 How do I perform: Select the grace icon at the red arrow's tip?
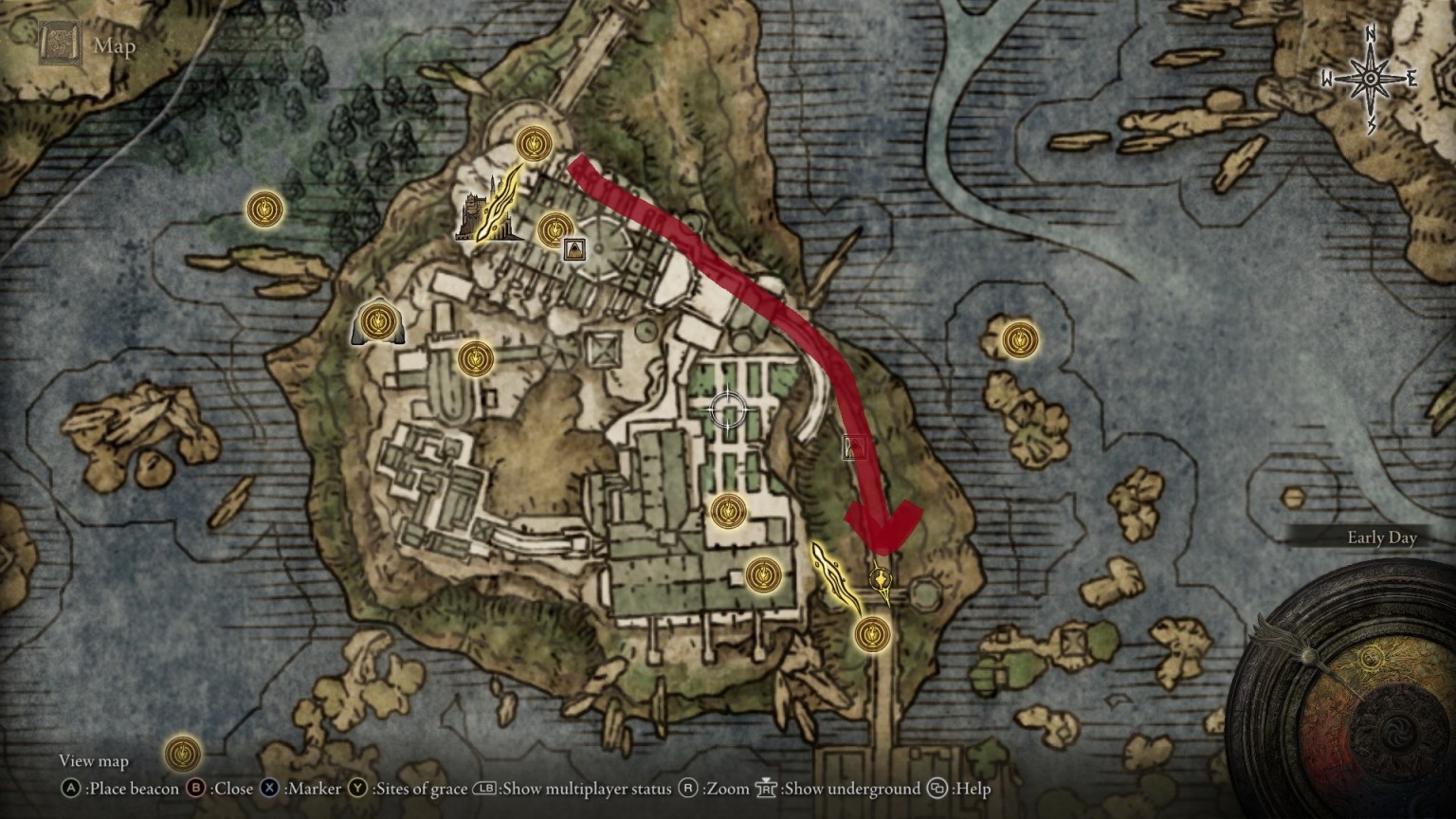click(880, 579)
